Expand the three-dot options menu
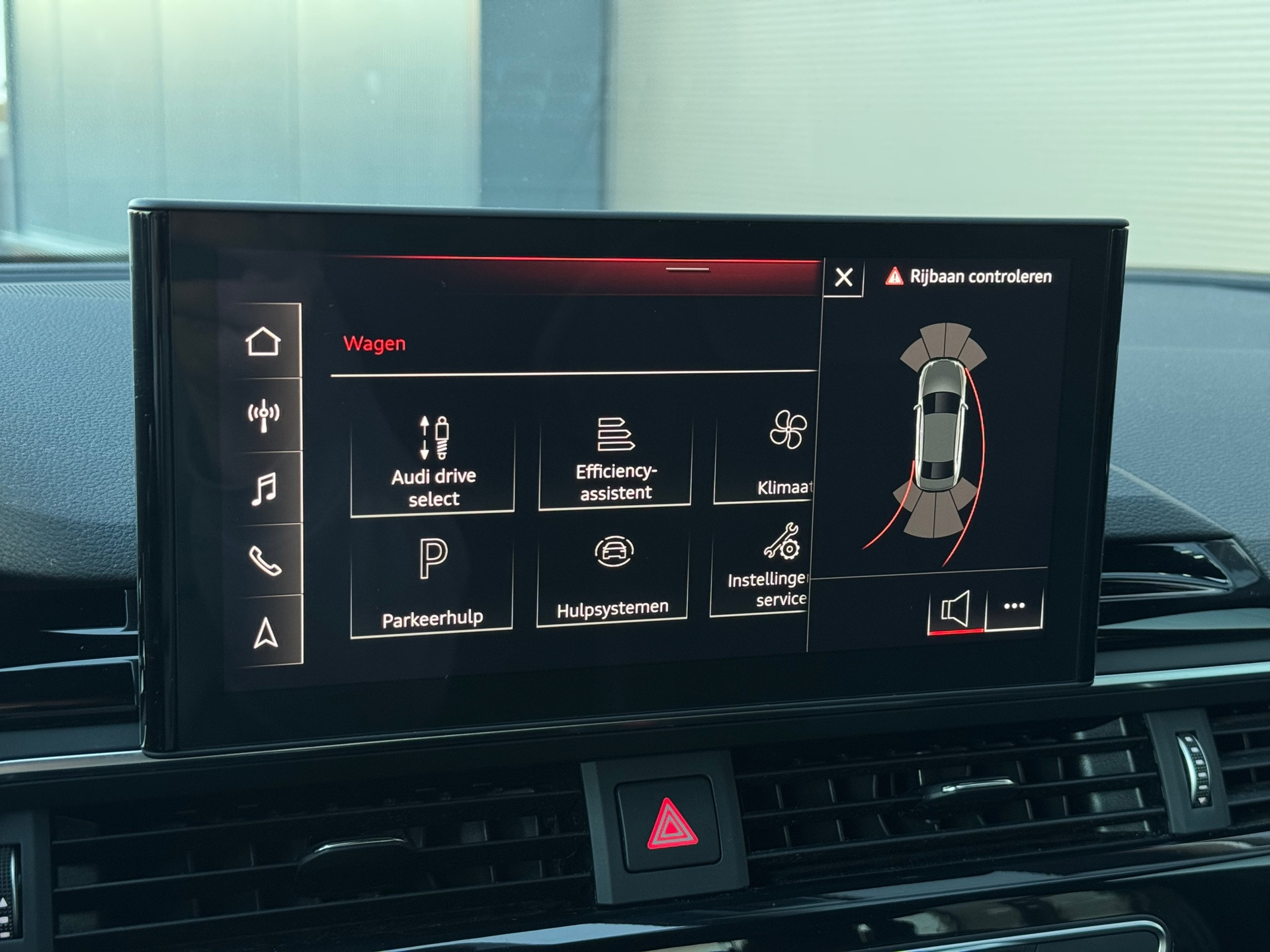The height and width of the screenshot is (952, 1270). click(x=1014, y=606)
